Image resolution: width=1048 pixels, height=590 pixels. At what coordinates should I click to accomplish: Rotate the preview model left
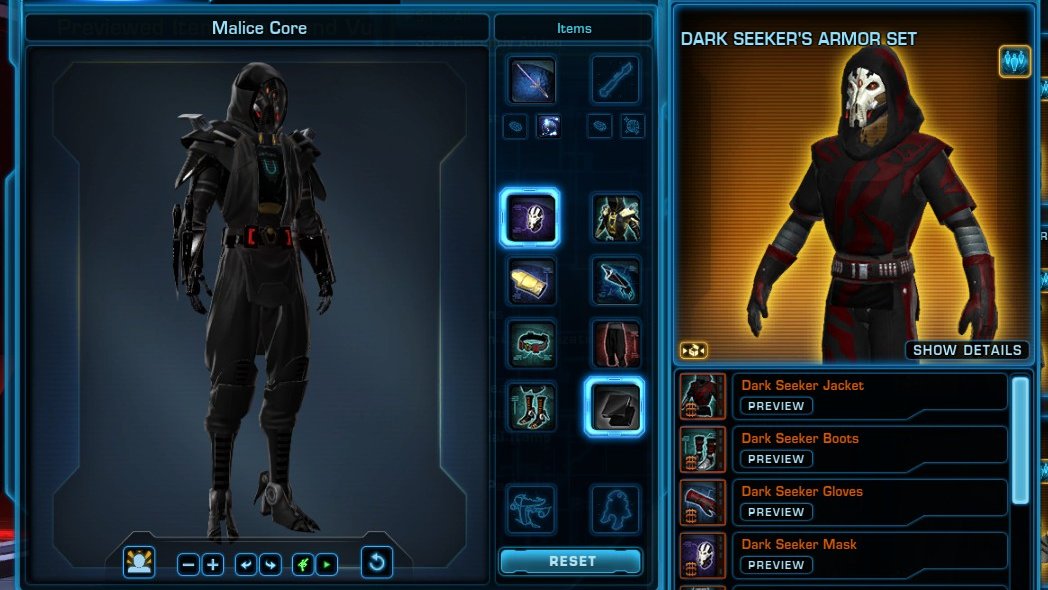coord(245,564)
